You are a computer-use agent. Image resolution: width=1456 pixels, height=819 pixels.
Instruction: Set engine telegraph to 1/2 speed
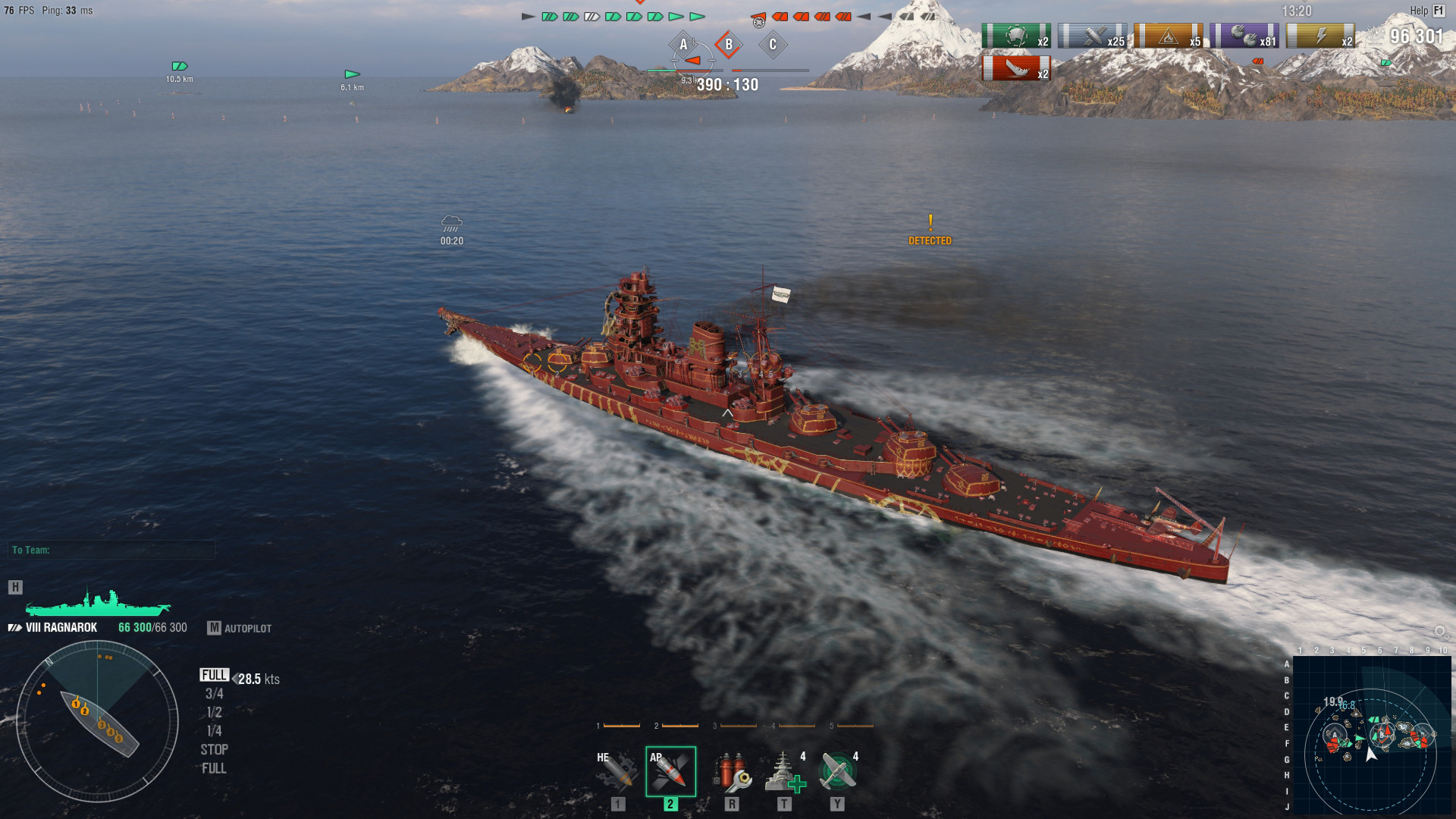click(215, 713)
